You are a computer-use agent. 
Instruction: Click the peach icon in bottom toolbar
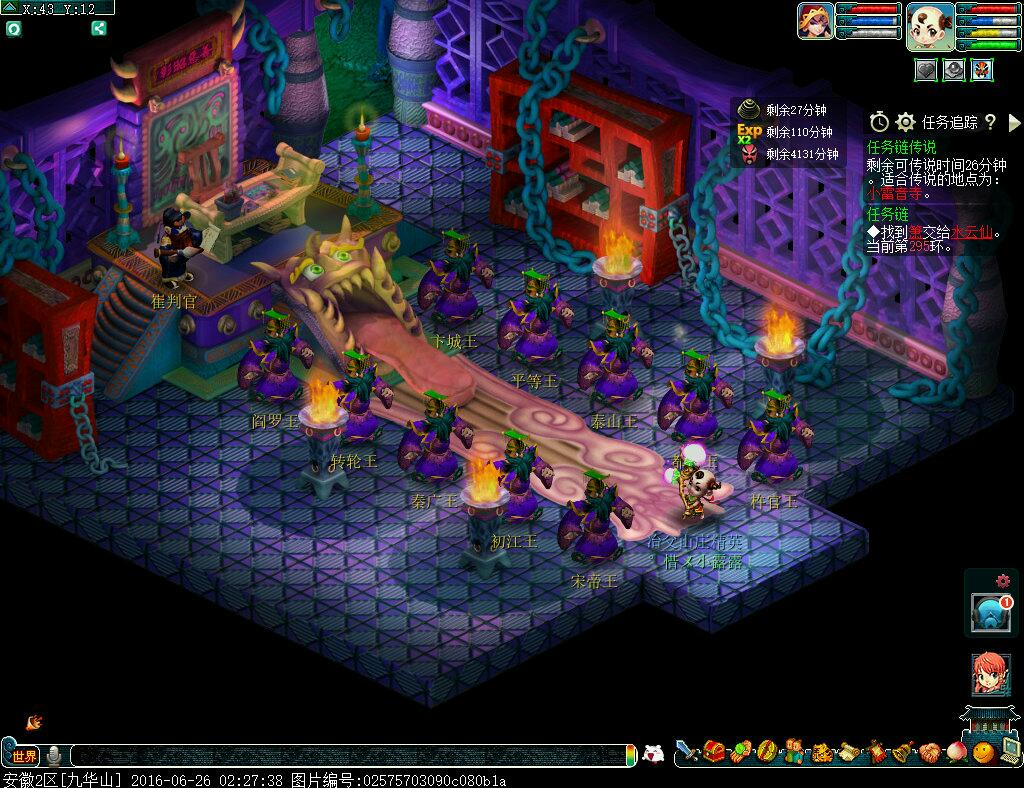pyautogui.click(x=957, y=752)
